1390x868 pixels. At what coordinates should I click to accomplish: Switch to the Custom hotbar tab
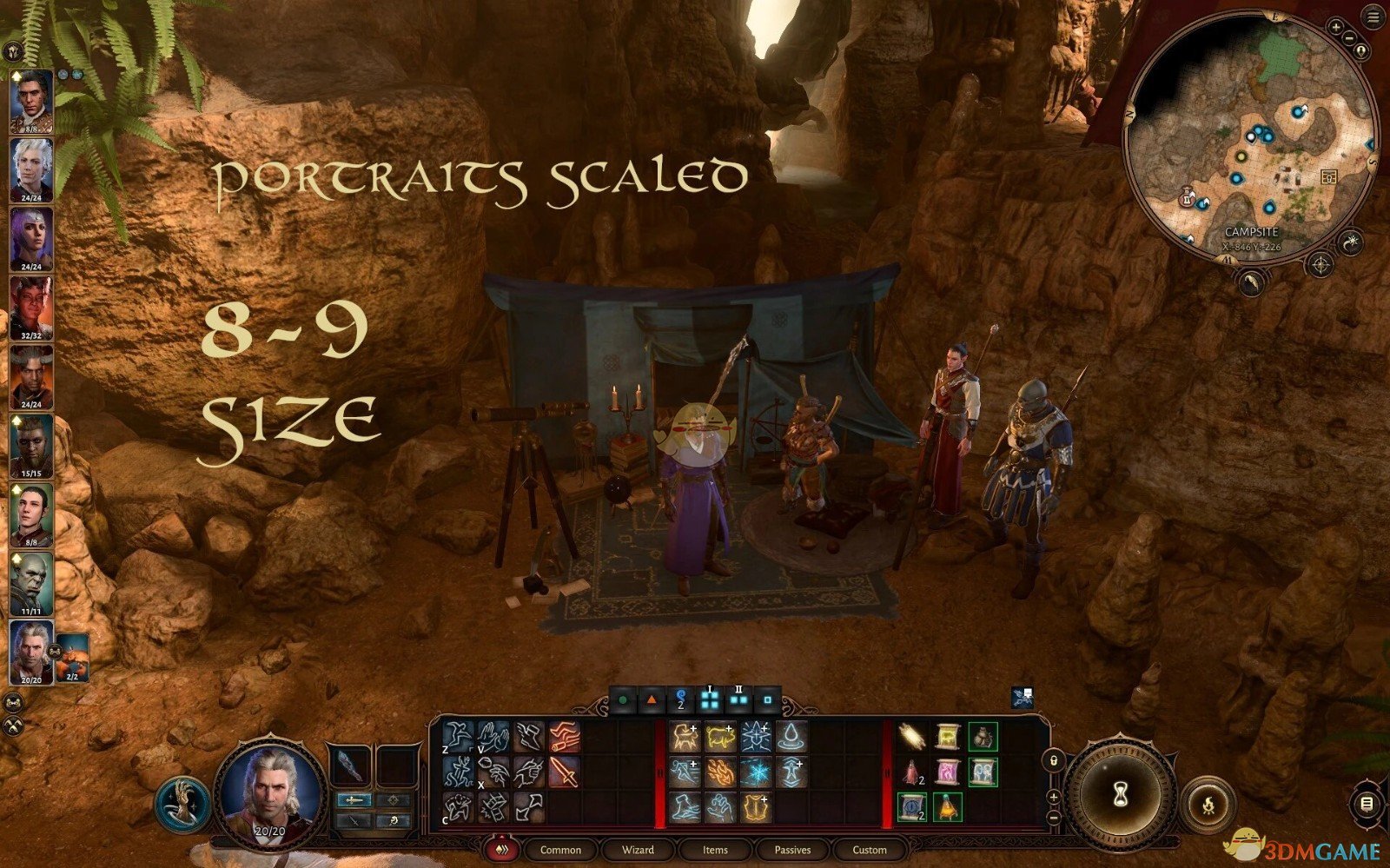[870, 850]
